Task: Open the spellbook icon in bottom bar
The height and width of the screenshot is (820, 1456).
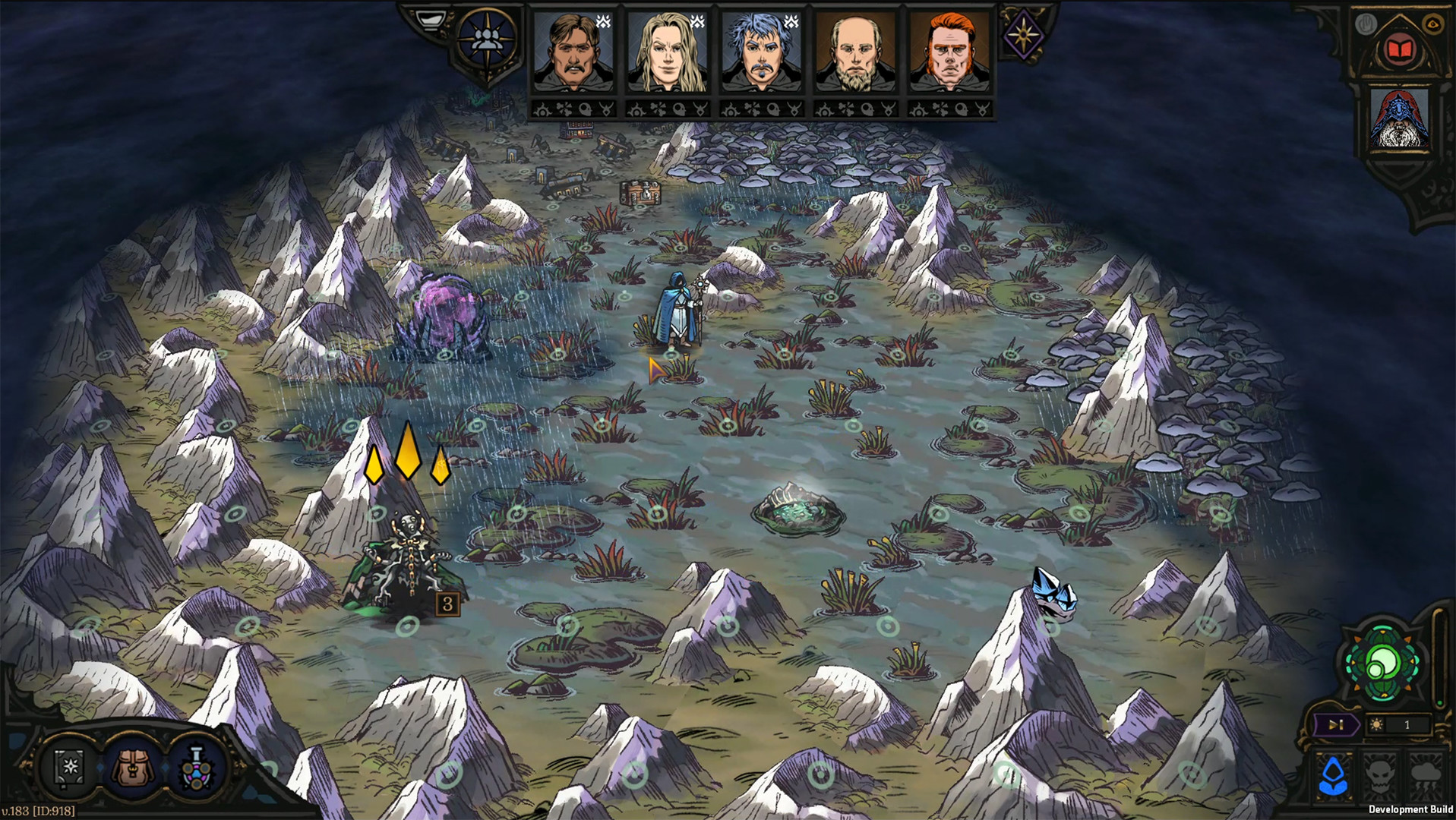Action: pos(70,767)
